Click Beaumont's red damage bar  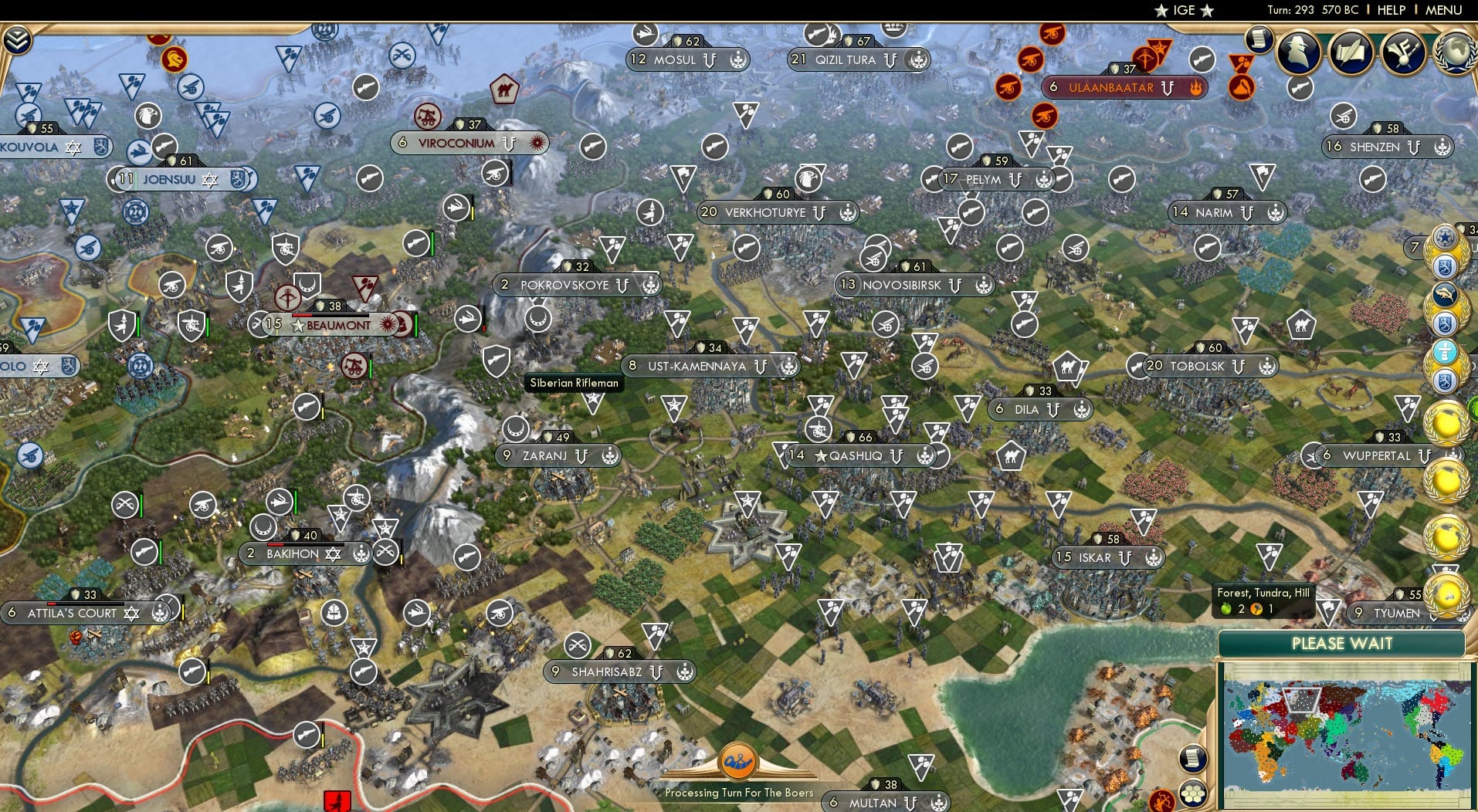pos(302,315)
